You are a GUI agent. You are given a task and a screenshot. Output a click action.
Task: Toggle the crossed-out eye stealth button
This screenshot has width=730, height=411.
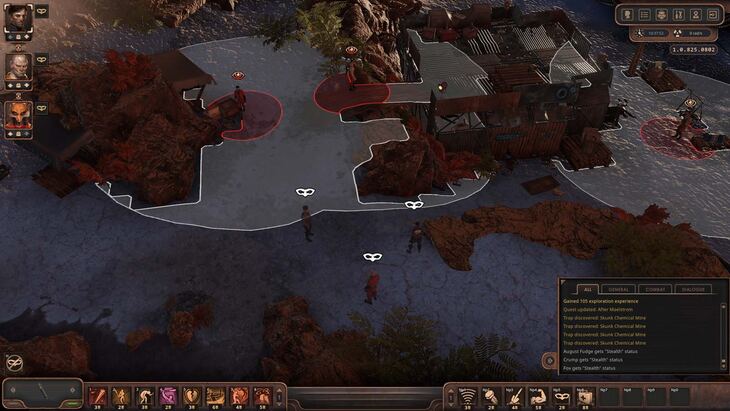click(x=14, y=363)
